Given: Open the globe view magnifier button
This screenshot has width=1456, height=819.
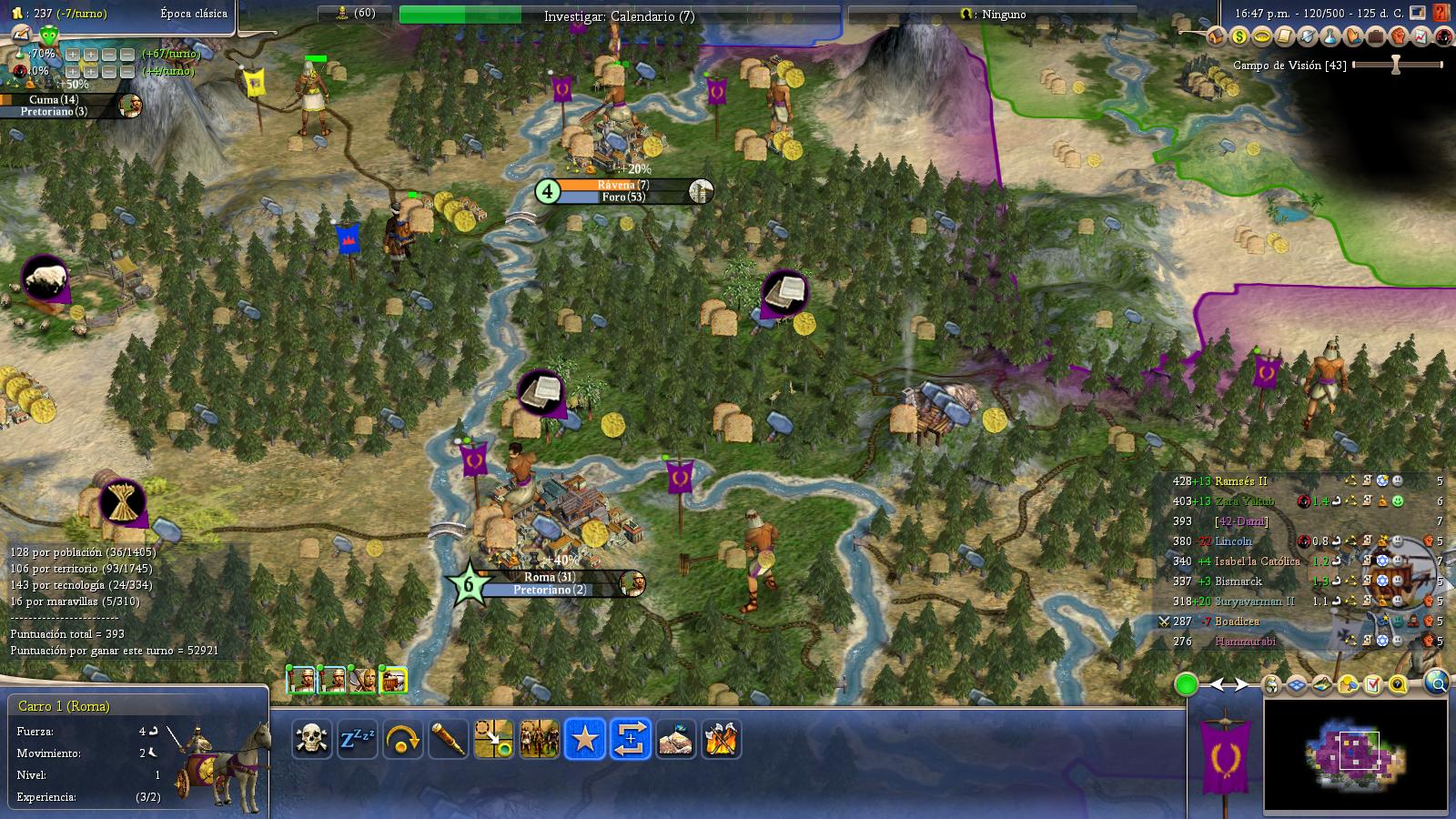Looking at the screenshot, I should [1437, 682].
